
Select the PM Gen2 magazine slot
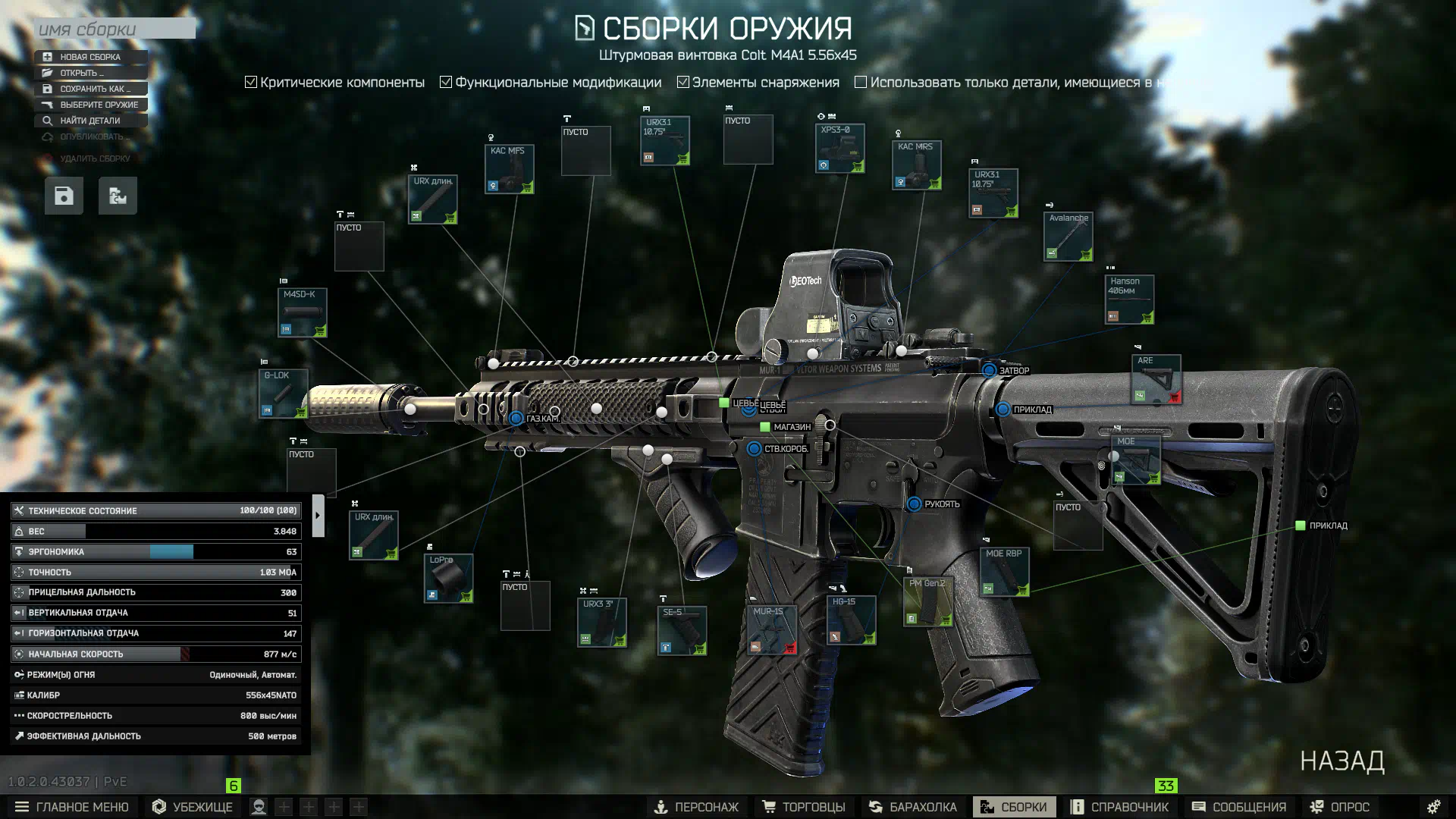[x=927, y=601]
